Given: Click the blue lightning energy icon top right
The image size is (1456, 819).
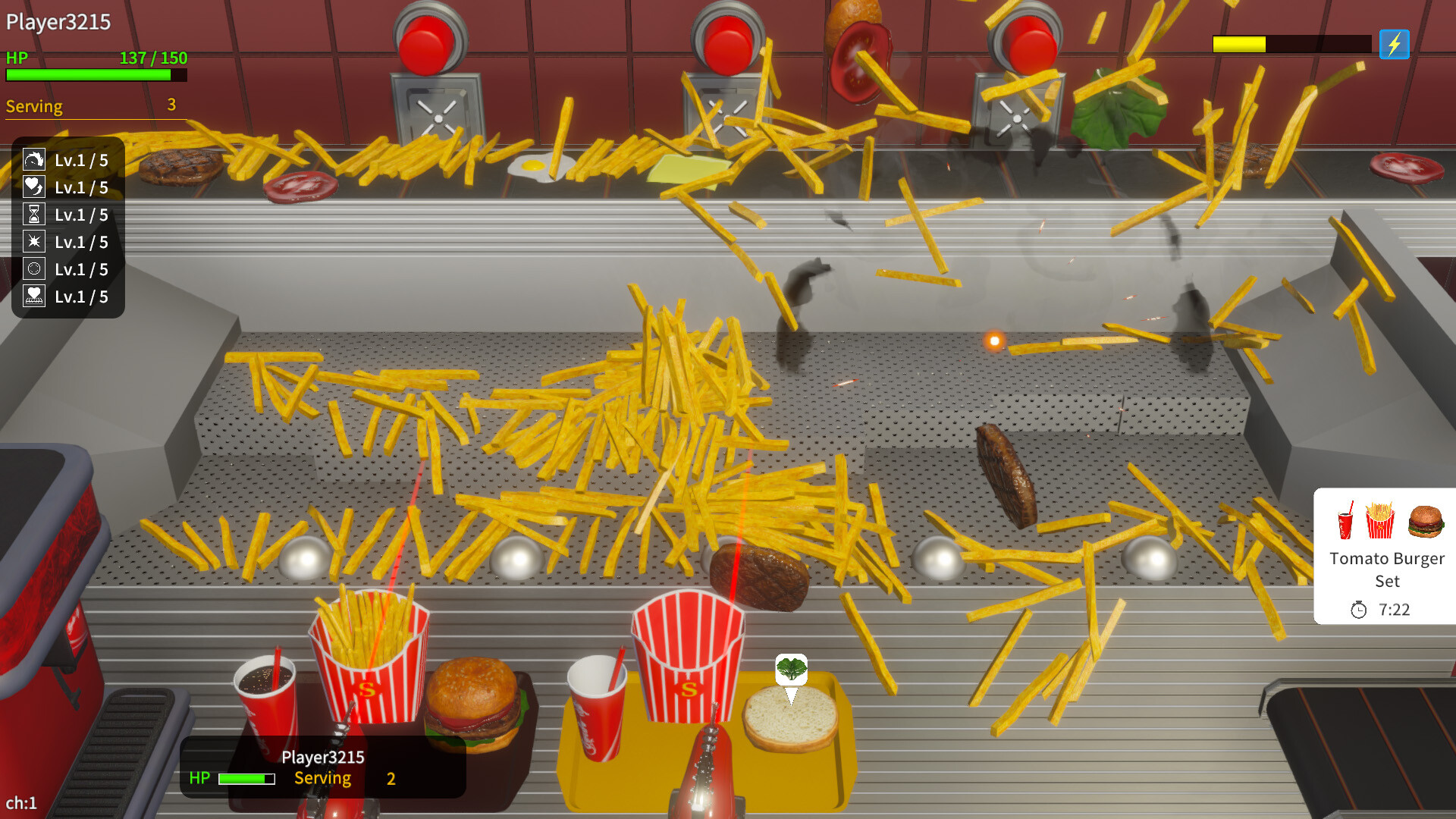Looking at the screenshot, I should [x=1394, y=45].
